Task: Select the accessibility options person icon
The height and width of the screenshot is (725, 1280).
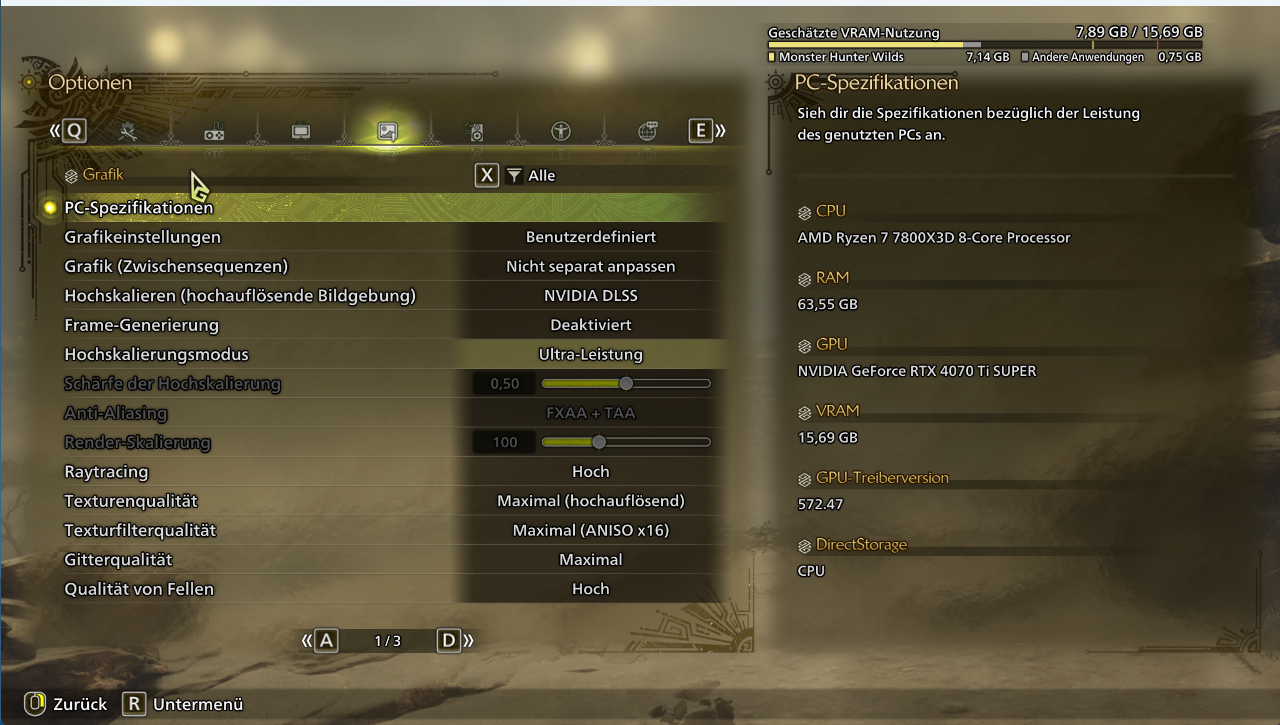Action: click(x=561, y=131)
